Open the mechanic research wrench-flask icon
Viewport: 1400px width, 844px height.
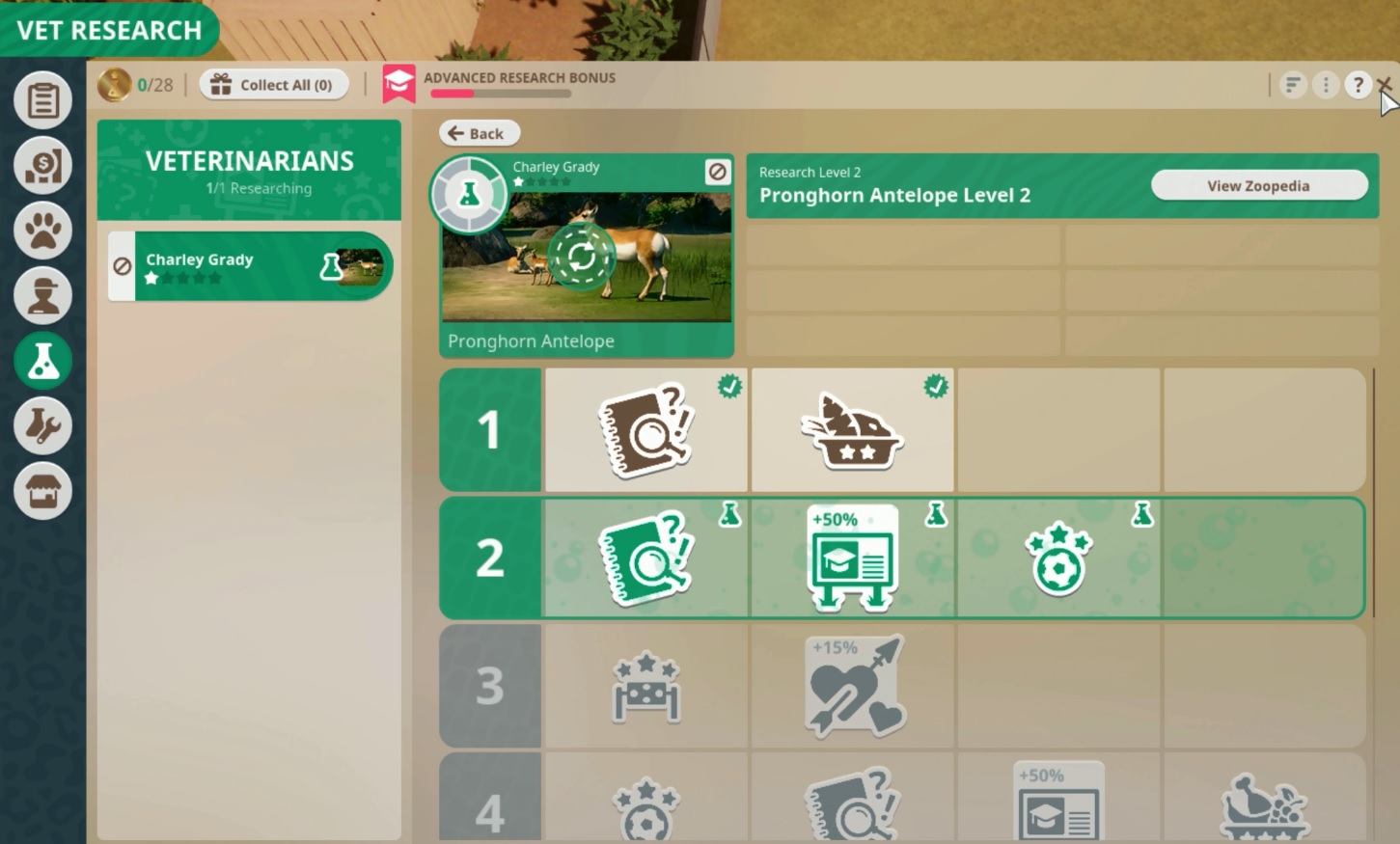(x=42, y=425)
